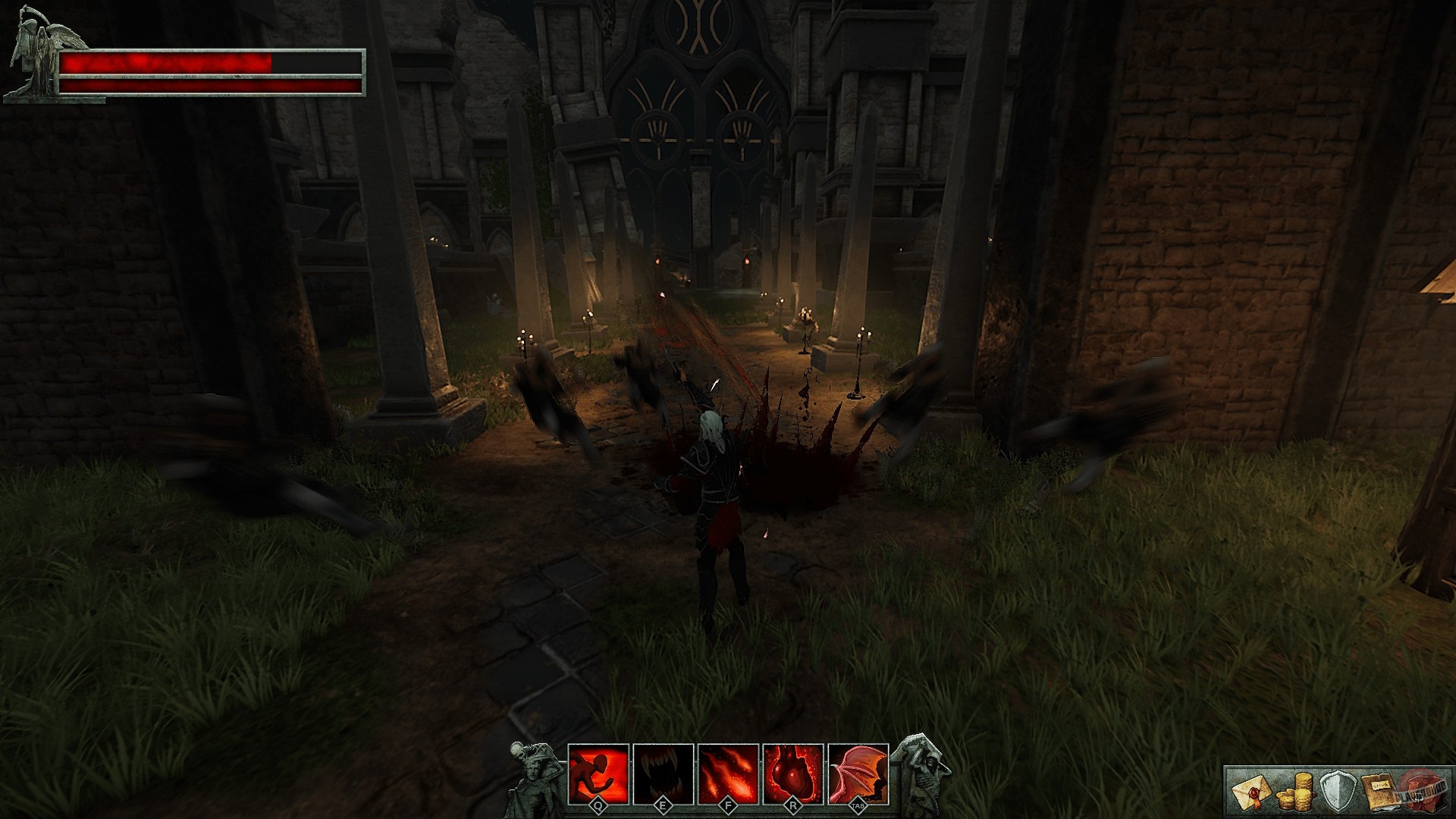Trigger the red heart ability

coord(793,773)
